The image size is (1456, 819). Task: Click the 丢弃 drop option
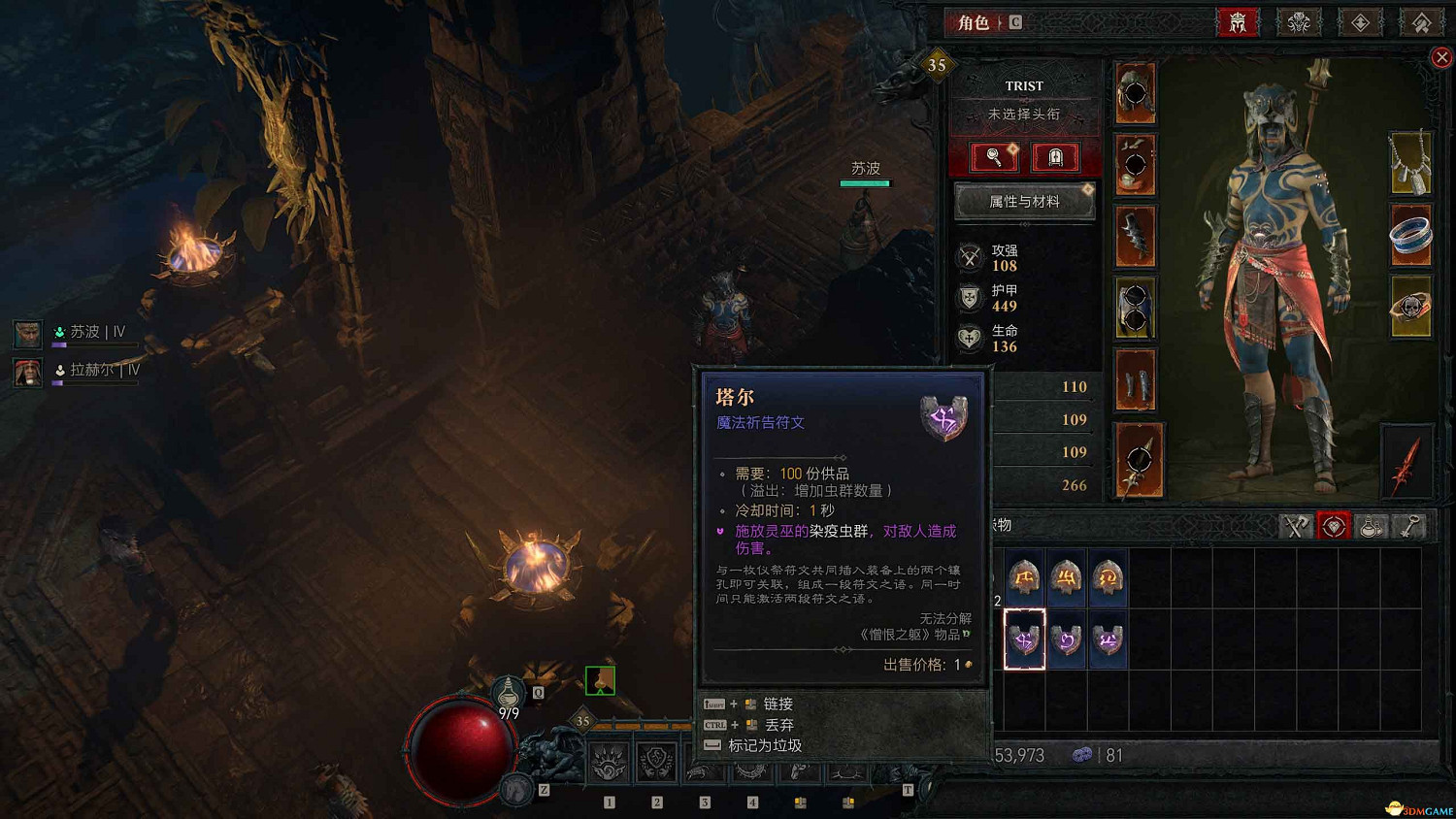[778, 724]
